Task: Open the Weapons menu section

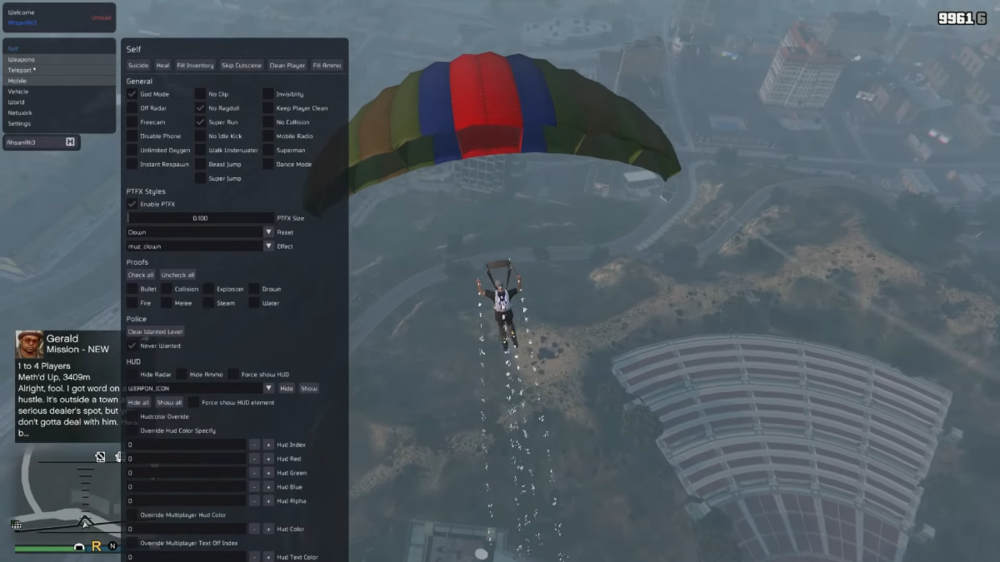Action: (x=22, y=59)
